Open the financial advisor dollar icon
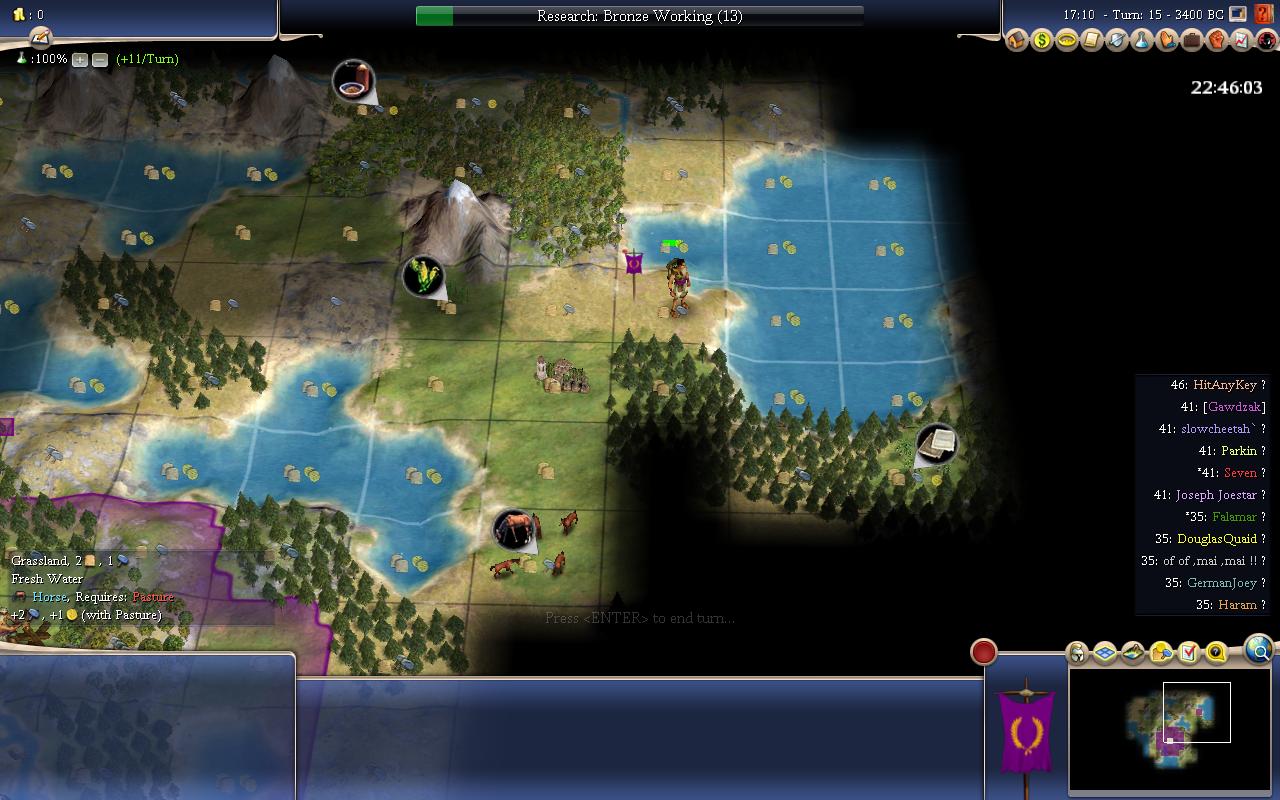The height and width of the screenshot is (800, 1280). coord(1042,41)
